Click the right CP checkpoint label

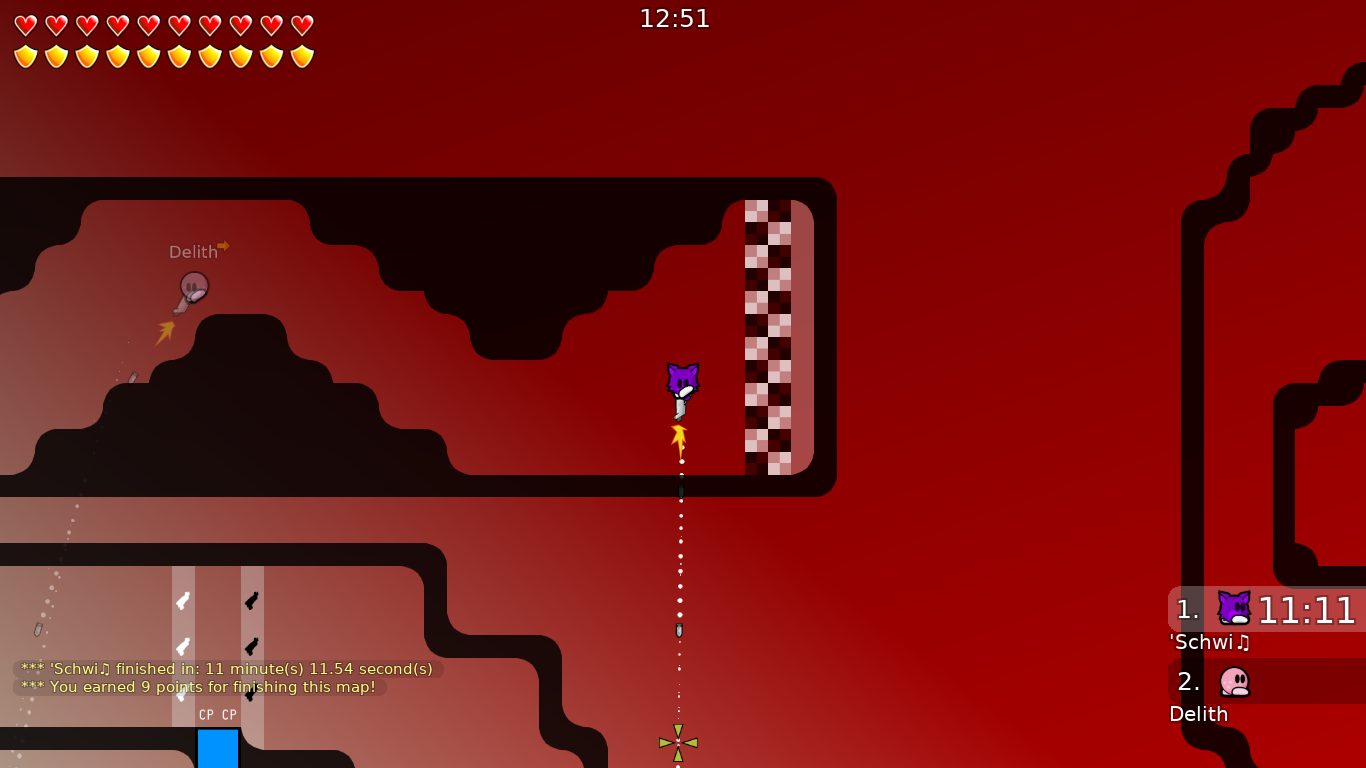pyautogui.click(x=229, y=715)
